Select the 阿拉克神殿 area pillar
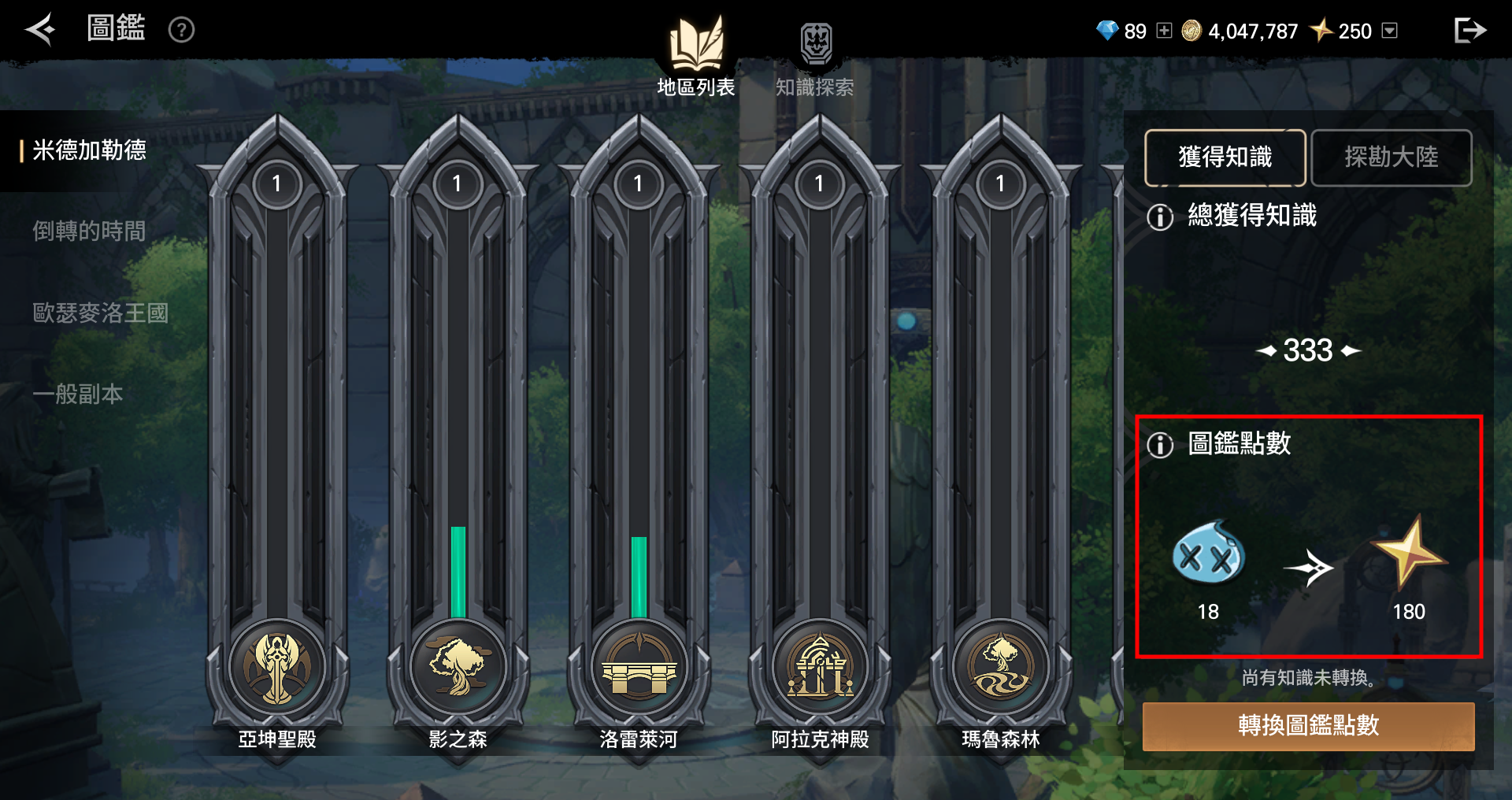1512x800 pixels. click(820, 666)
